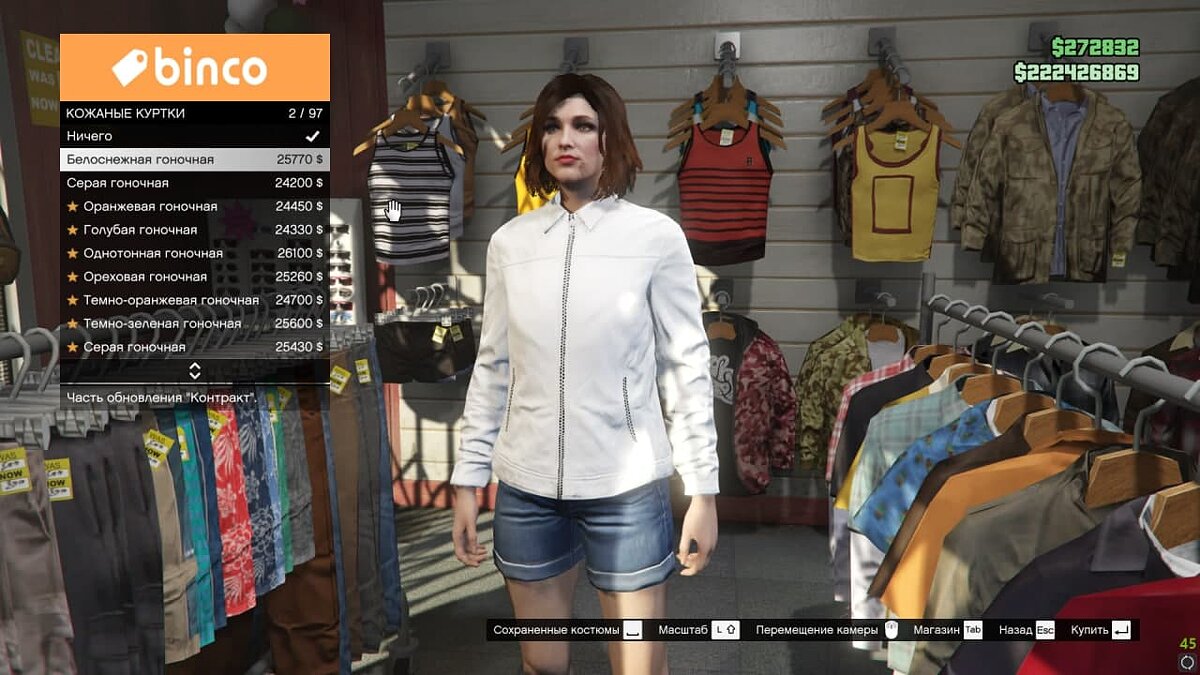Select Серая гоночная priced 24200 $

tap(194, 183)
